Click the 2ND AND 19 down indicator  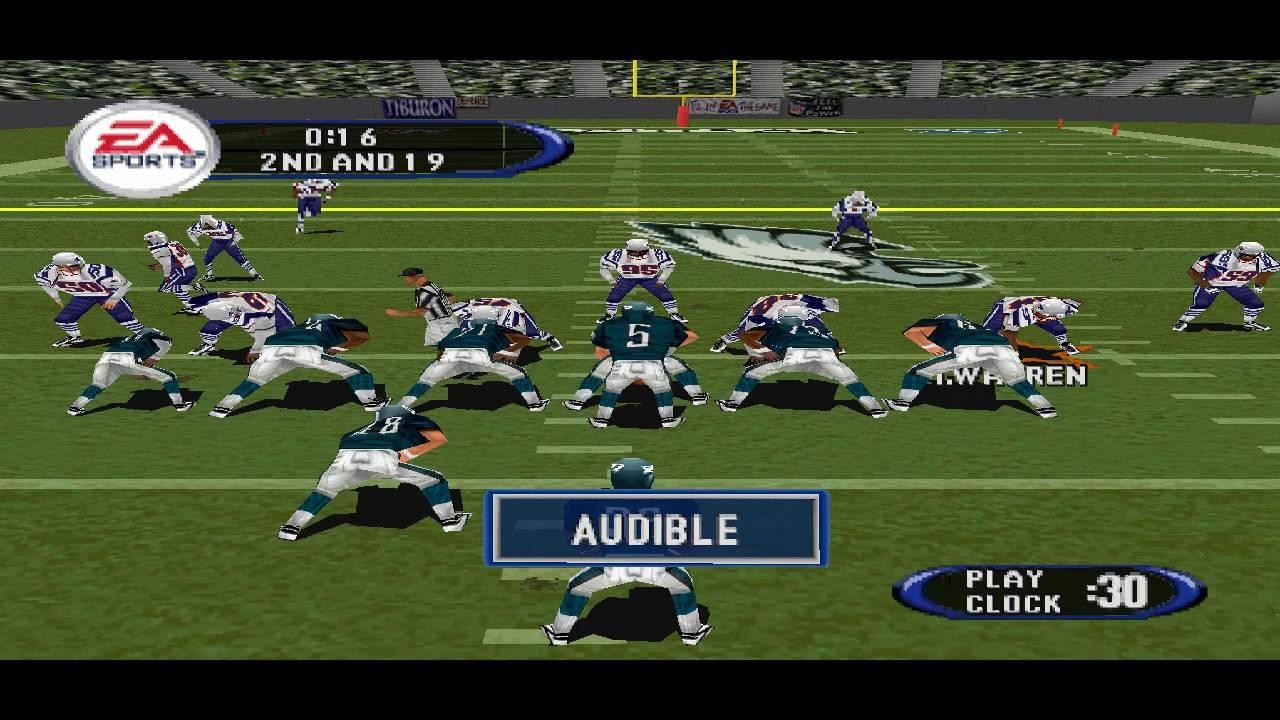[355, 157]
